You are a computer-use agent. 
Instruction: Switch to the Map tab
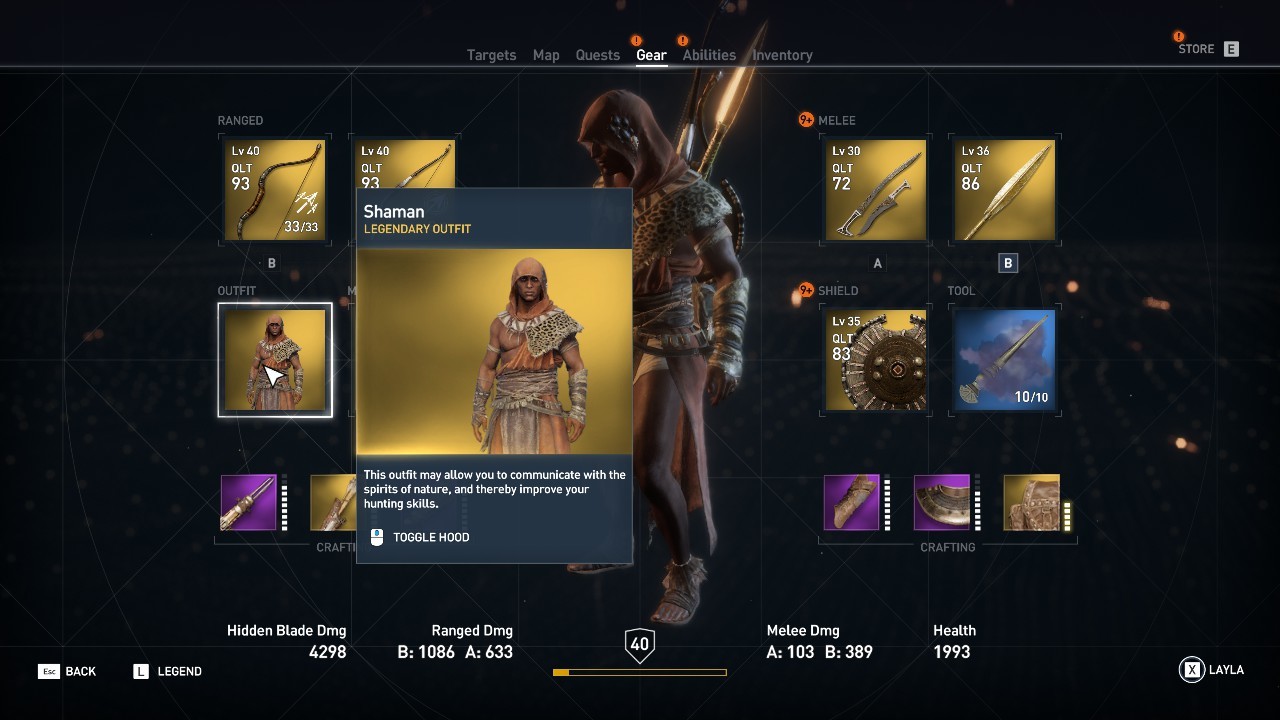(546, 55)
